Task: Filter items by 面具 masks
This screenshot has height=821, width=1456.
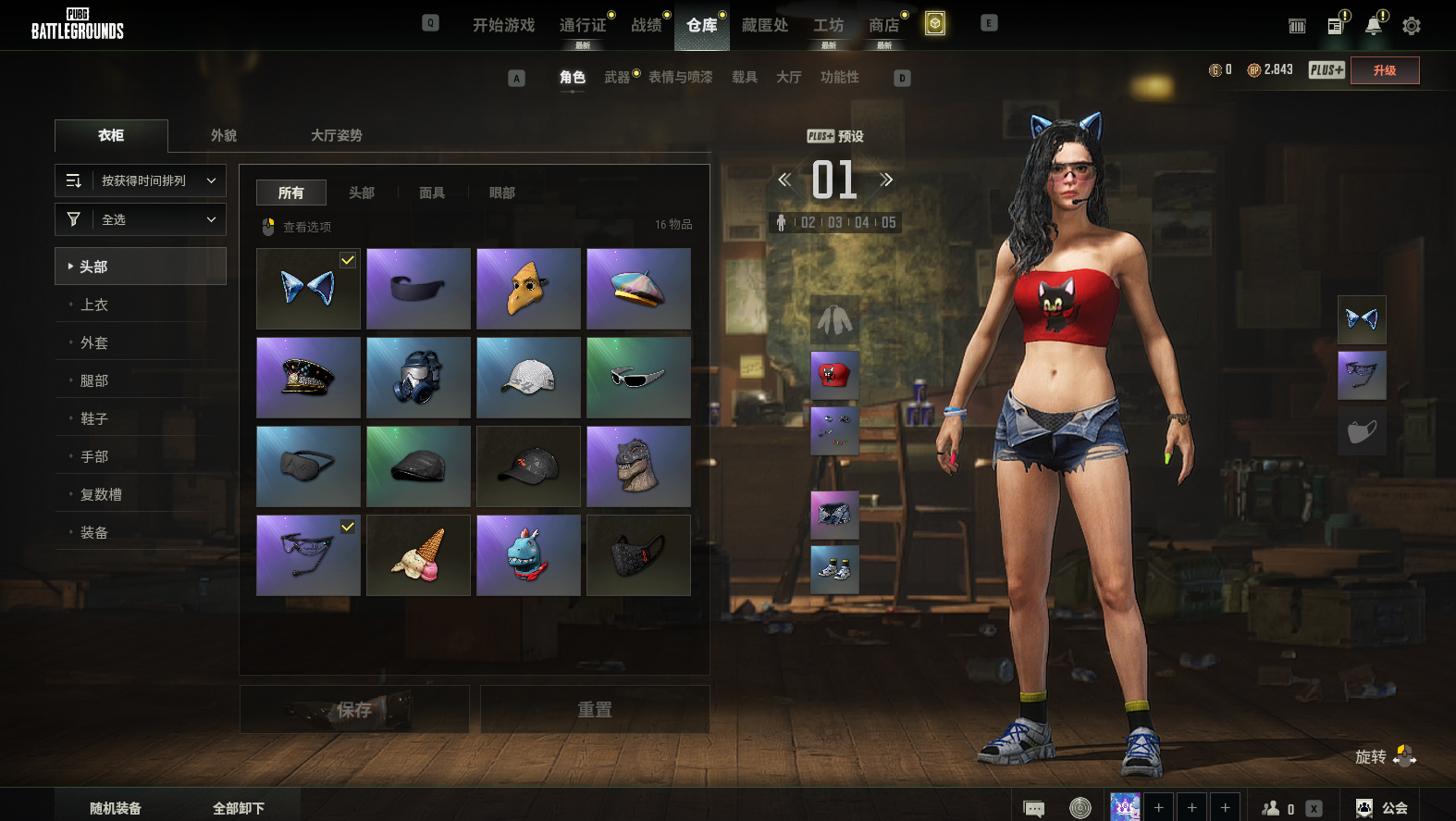Action: tap(432, 193)
